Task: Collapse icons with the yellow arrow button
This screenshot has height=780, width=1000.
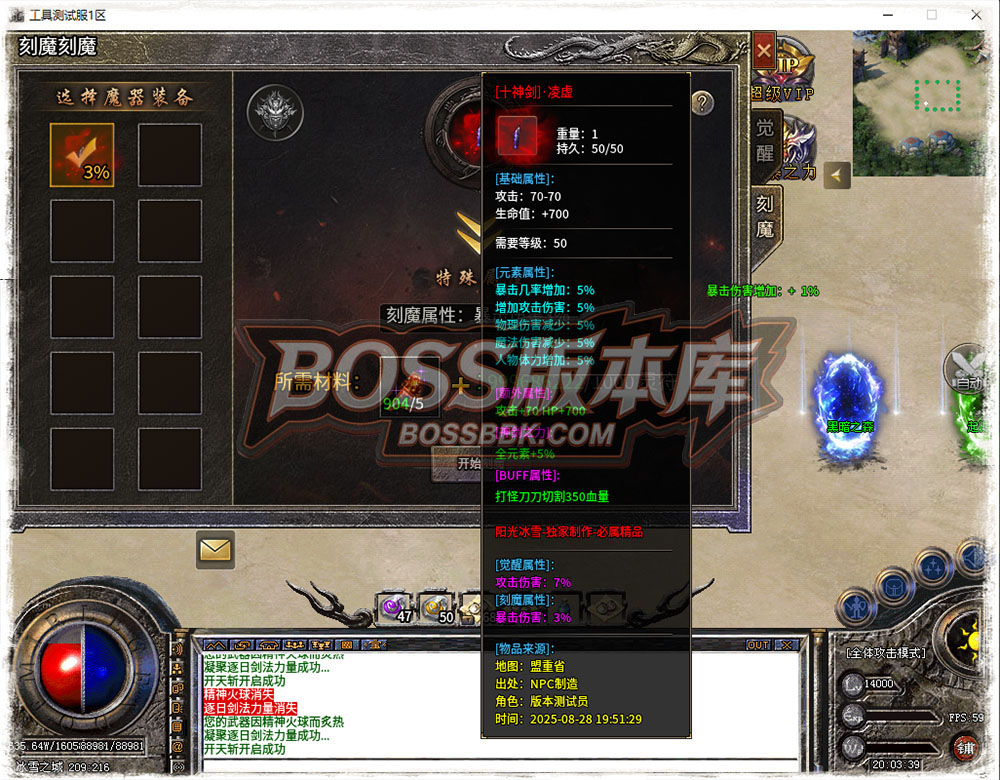Action: click(x=837, y=175)
